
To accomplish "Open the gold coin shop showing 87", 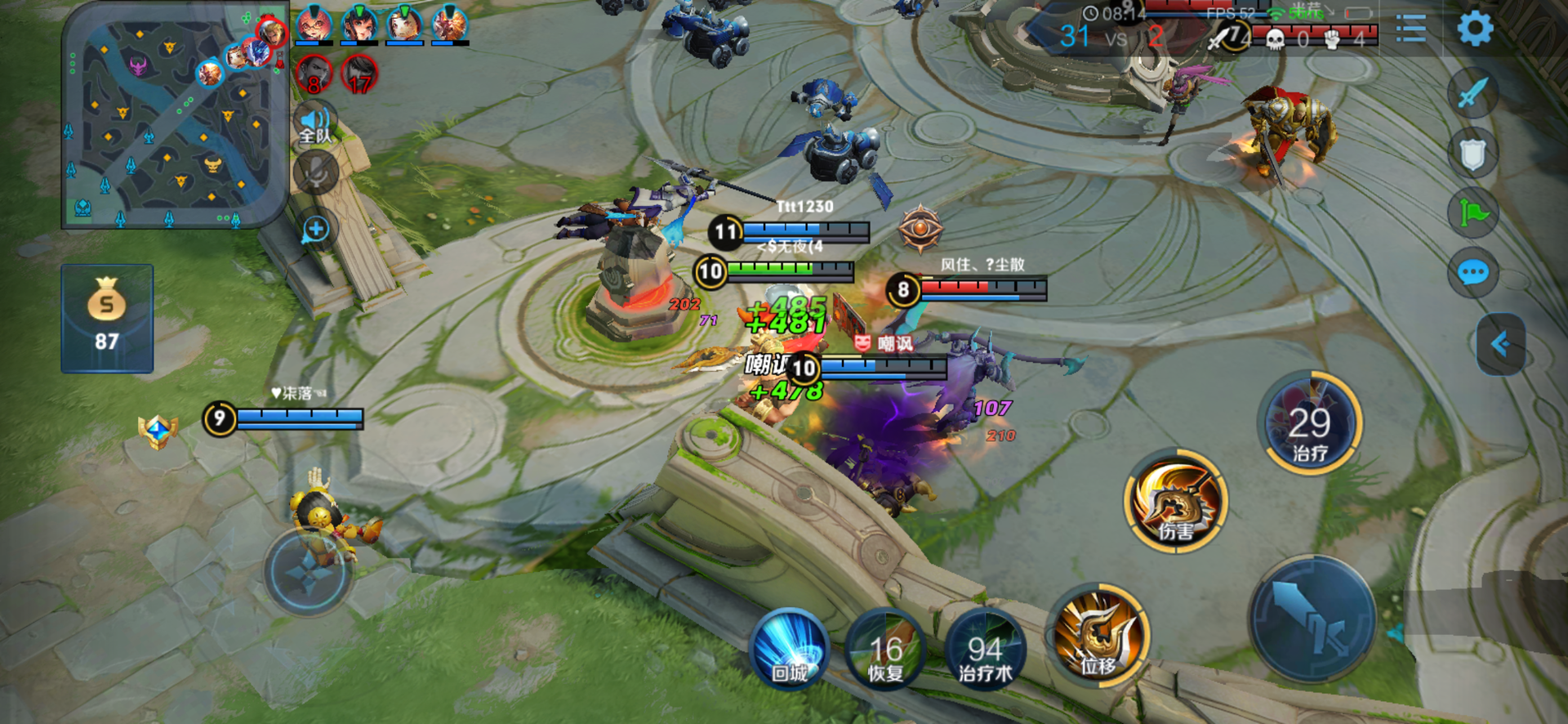I will [107, 319].
